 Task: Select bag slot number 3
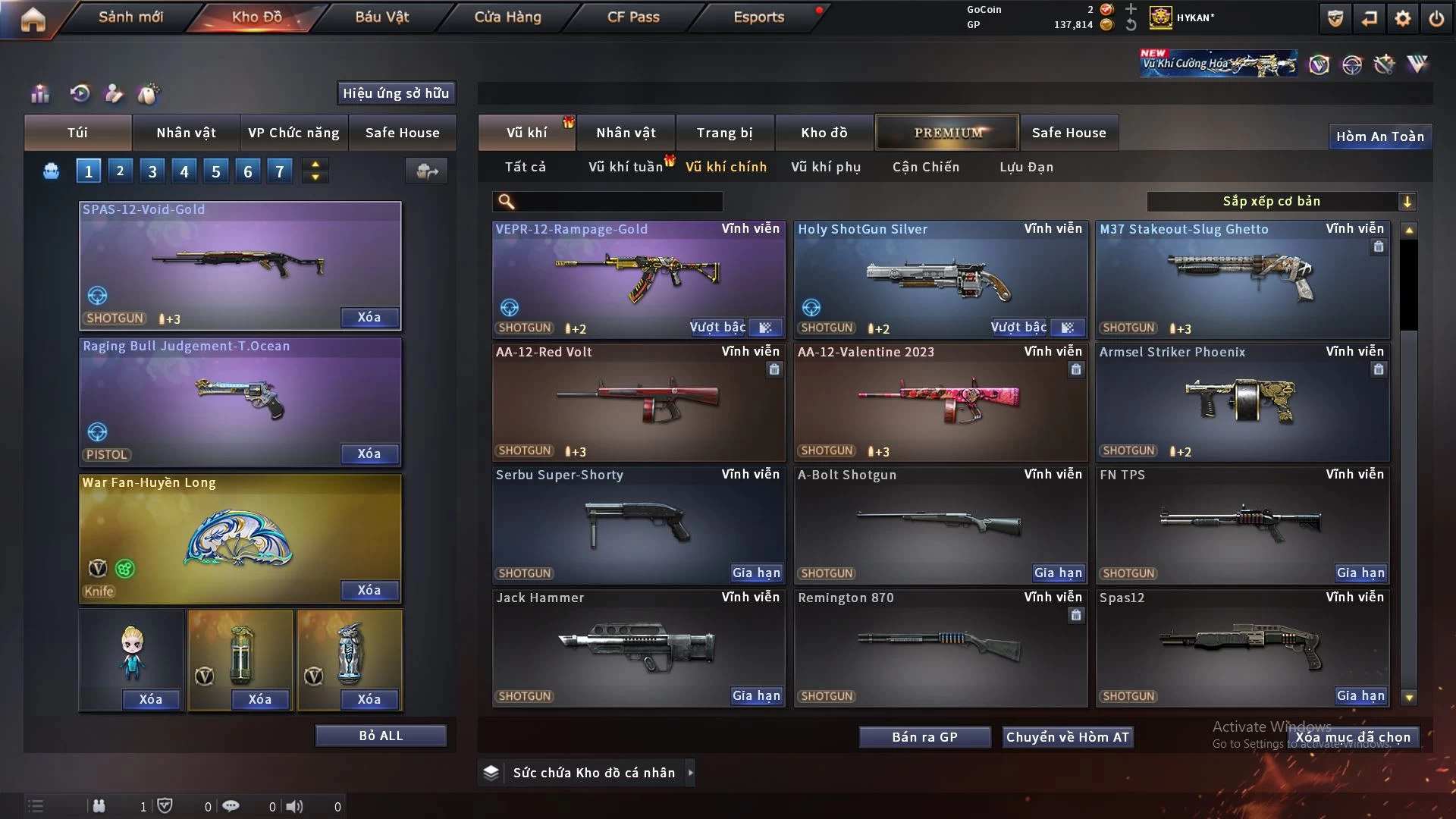(x=152, y=171)
